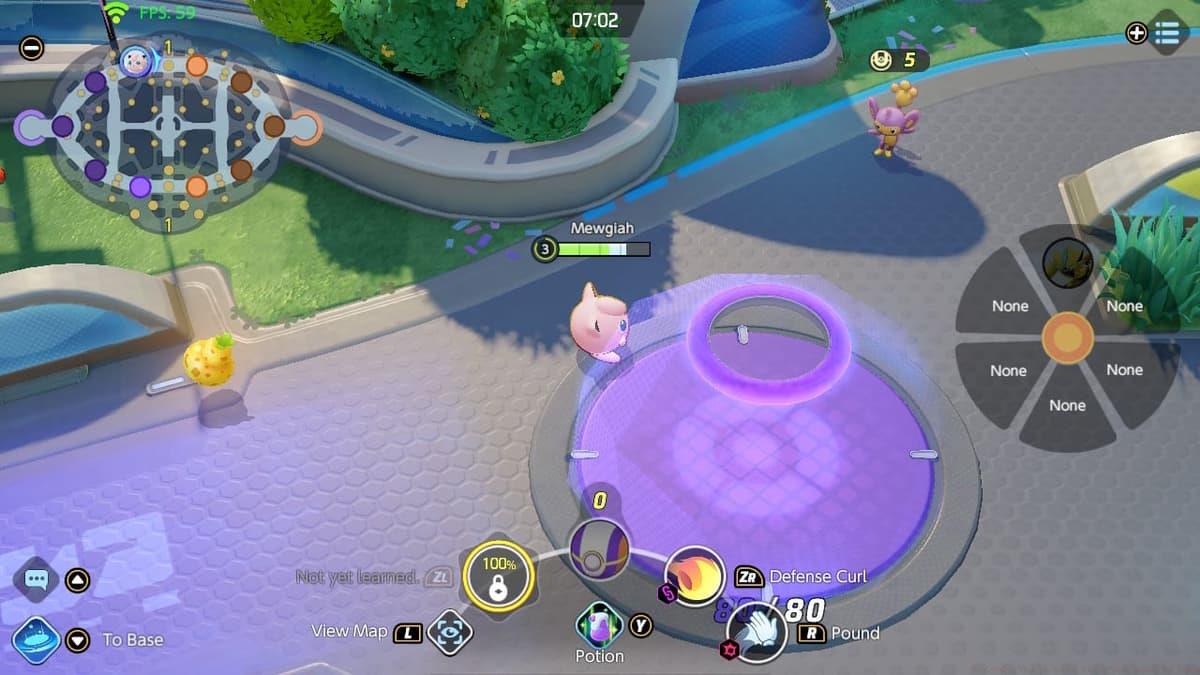Tap the To Base return icon
The width and height of the screenshot is (1200, 675).
click(x=36, y=640)
